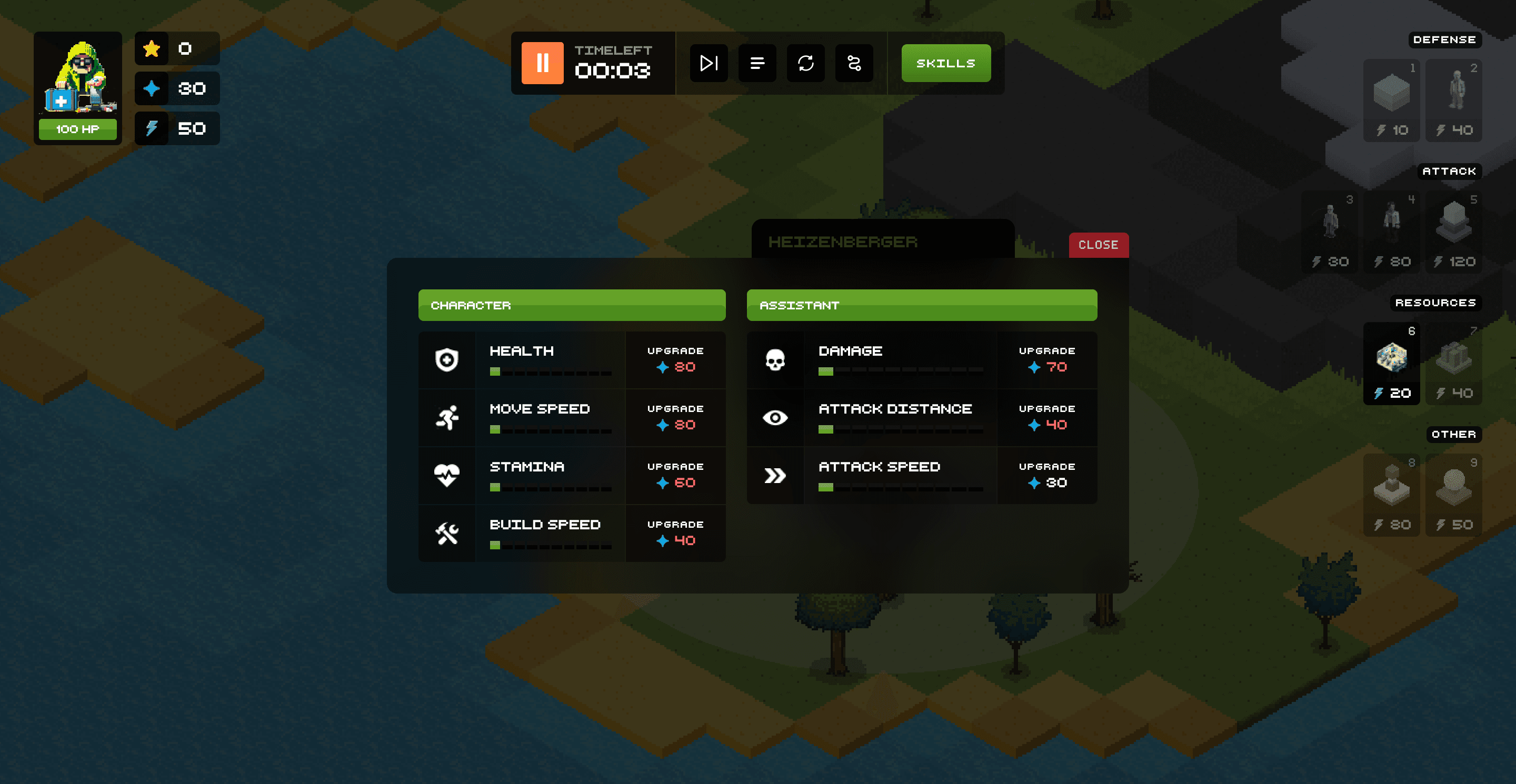Click the path route icon in the toolbar

click(x=854, y=63)
